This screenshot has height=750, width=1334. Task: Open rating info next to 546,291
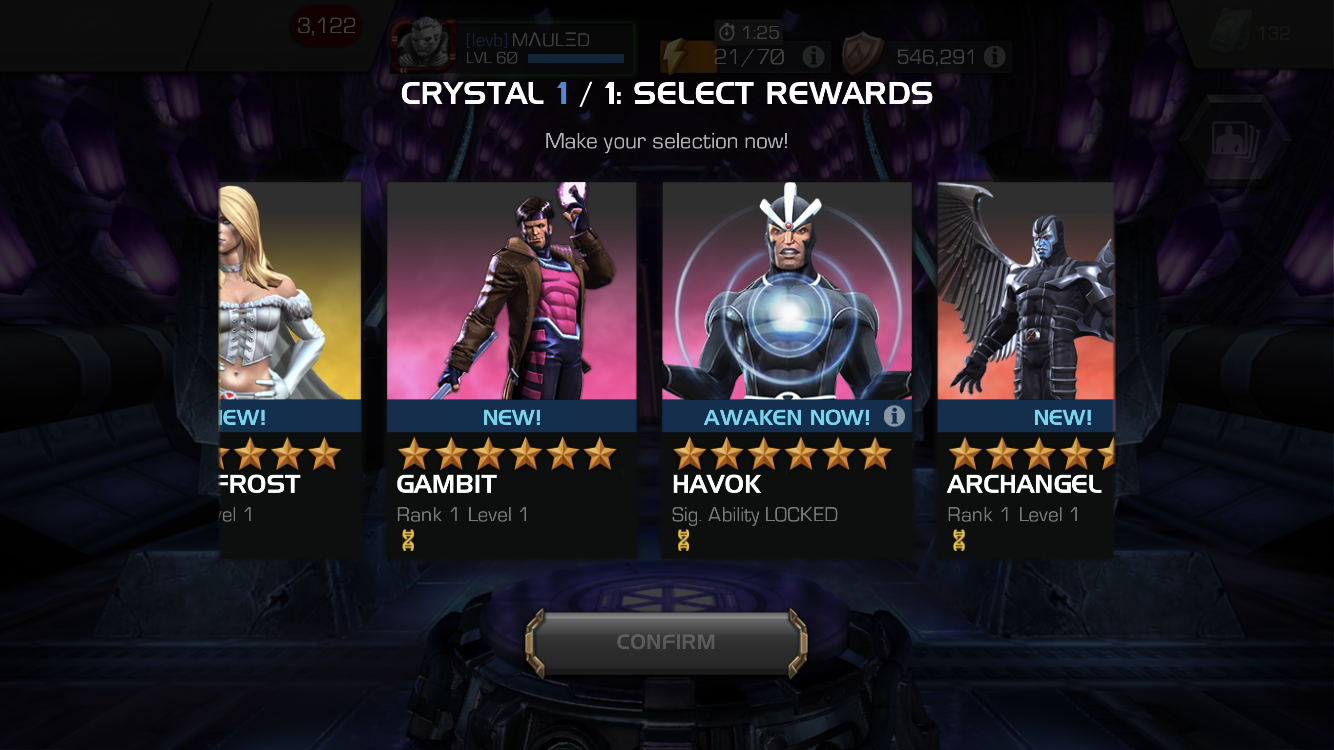(x=994, y=57)
